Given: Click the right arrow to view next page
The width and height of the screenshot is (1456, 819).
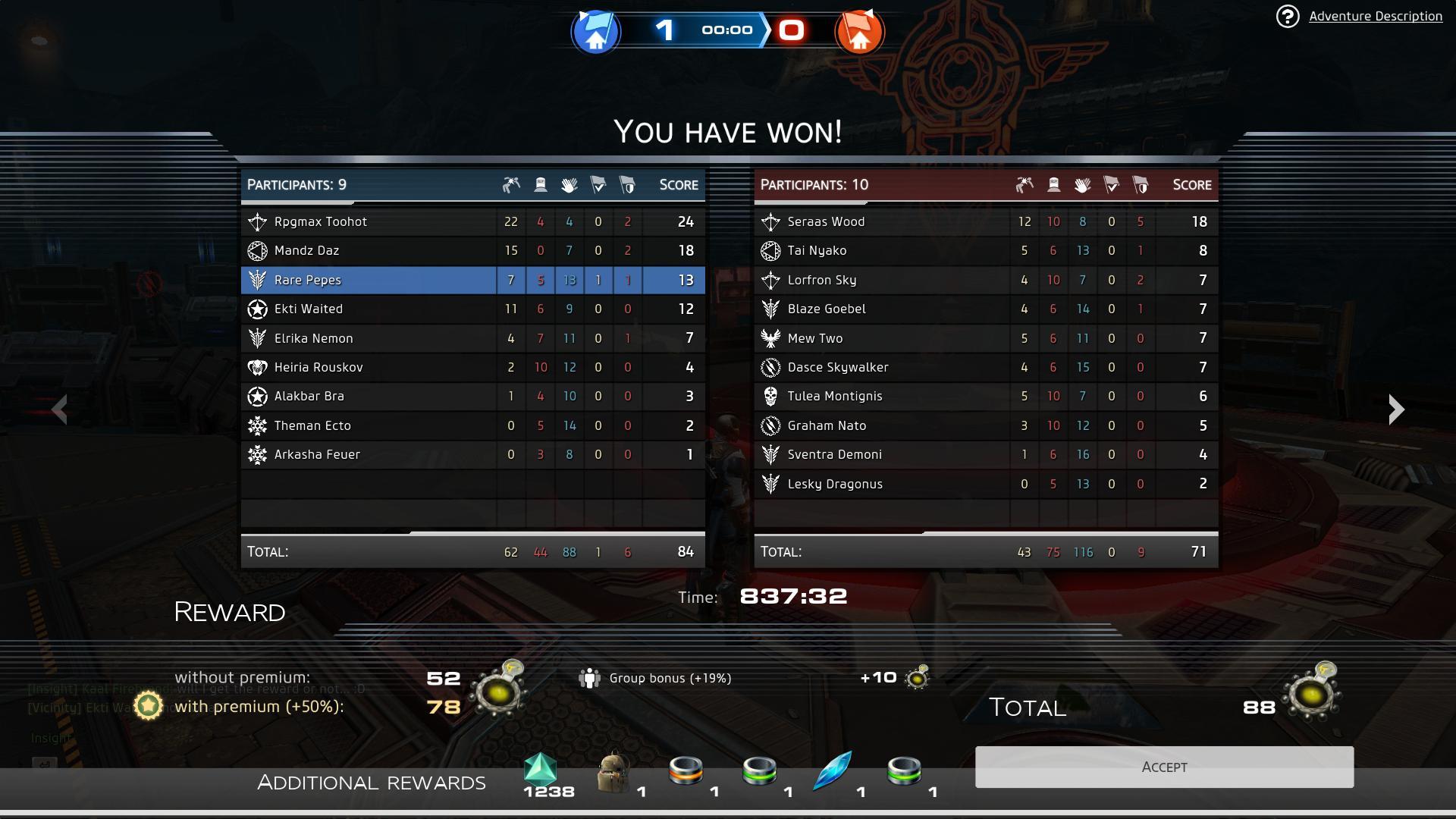Looking at the screenshot, I should [1395, 409].
